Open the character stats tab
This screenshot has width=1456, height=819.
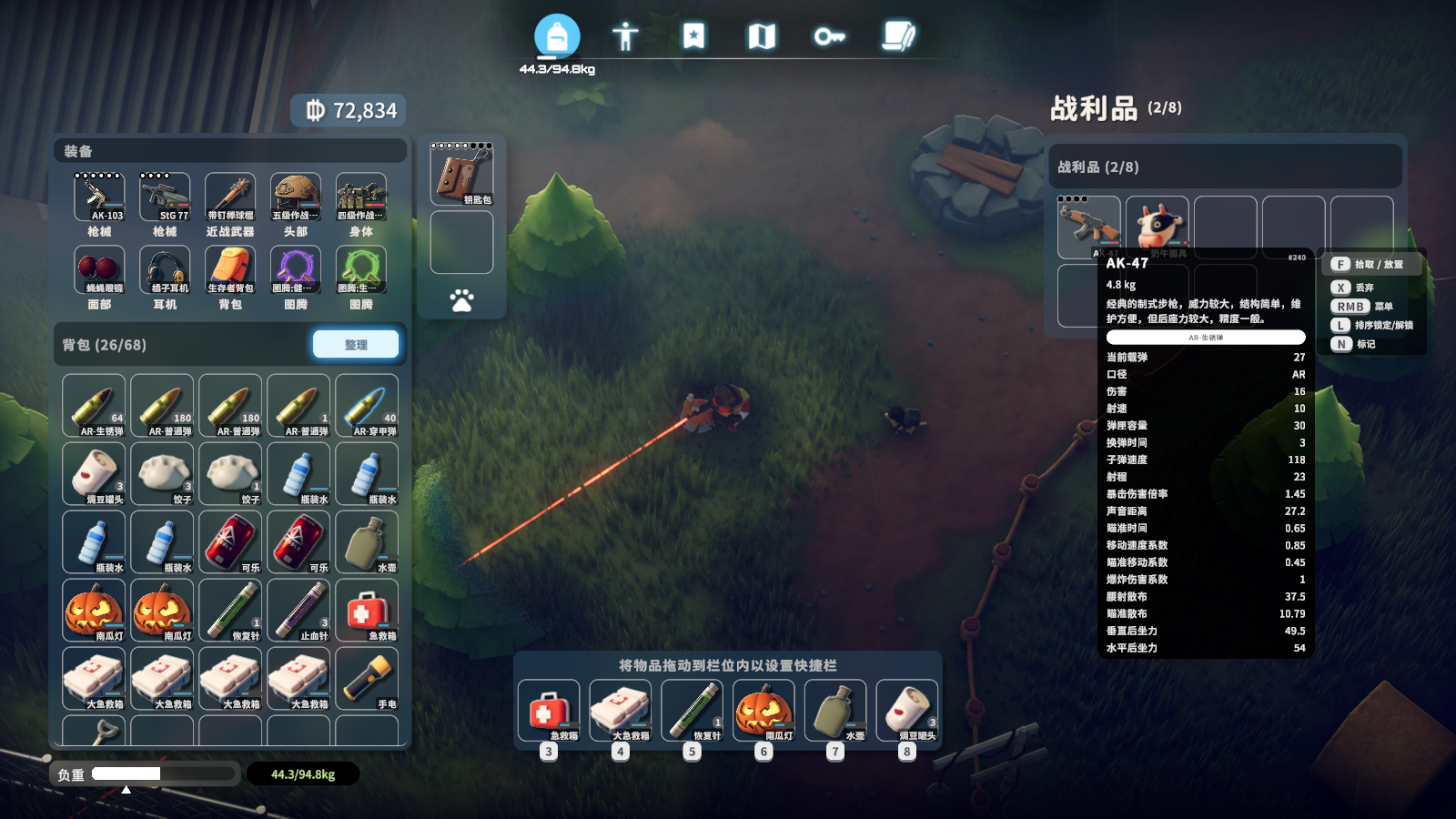pyautogui.click(x=625, y=36)
